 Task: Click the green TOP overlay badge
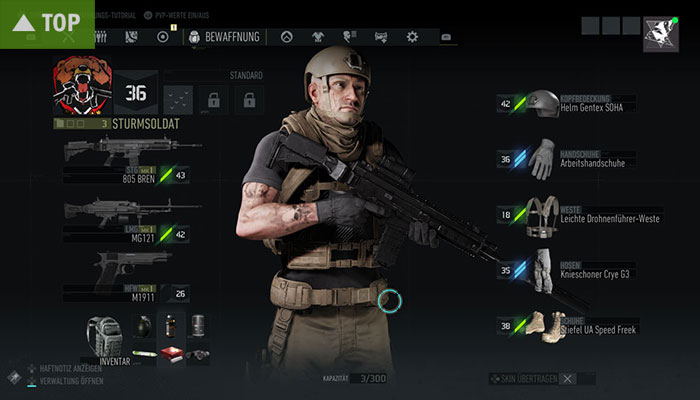47,22
